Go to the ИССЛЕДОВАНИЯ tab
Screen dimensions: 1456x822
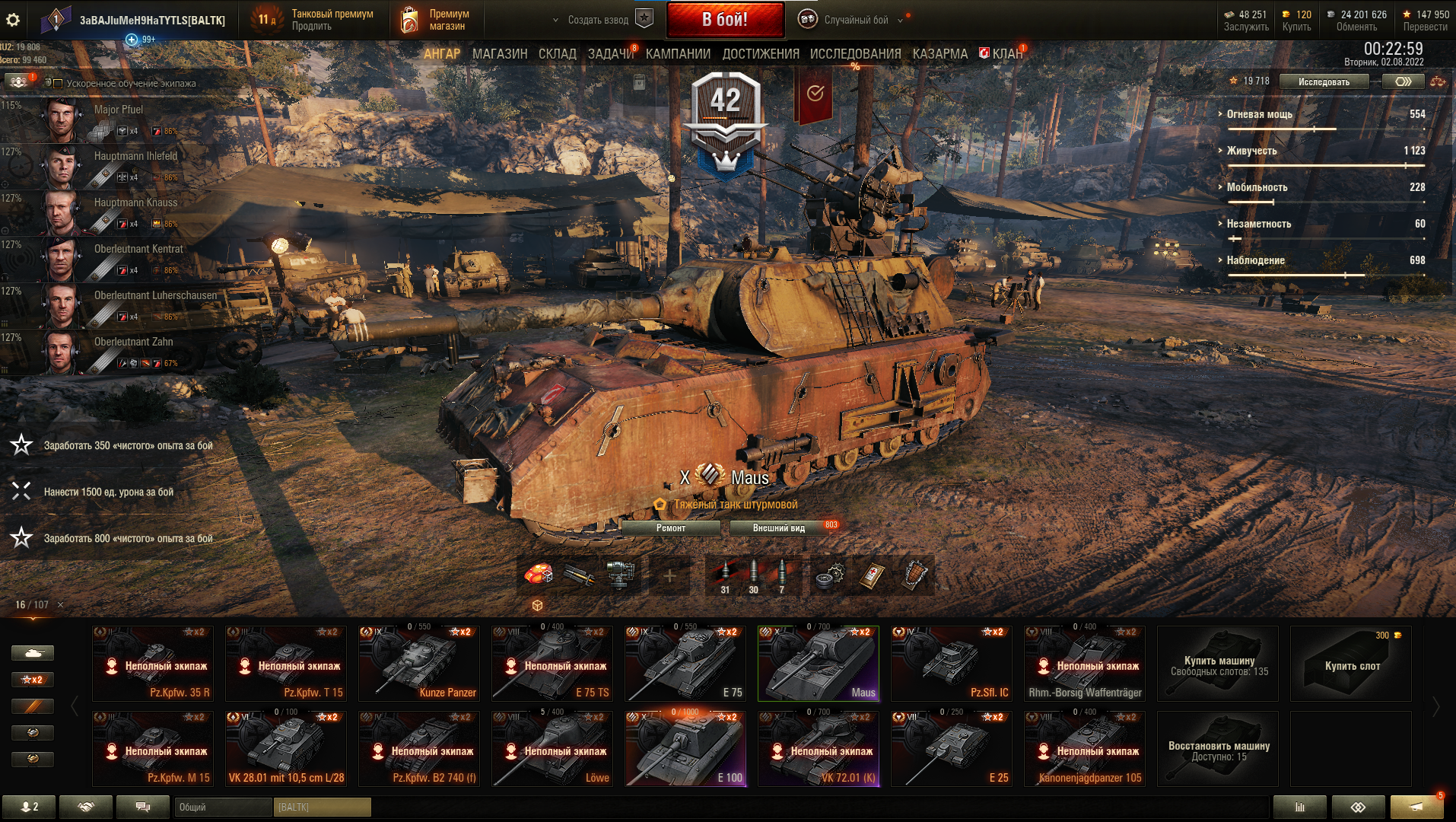pyautogui.click(x=855, y=54)
